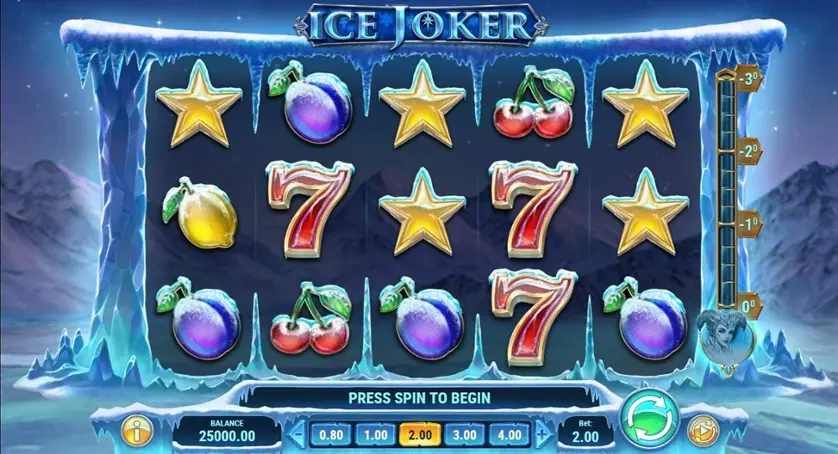Set the bet to 3.00
838x454 pixels.
tap(463, 435)
